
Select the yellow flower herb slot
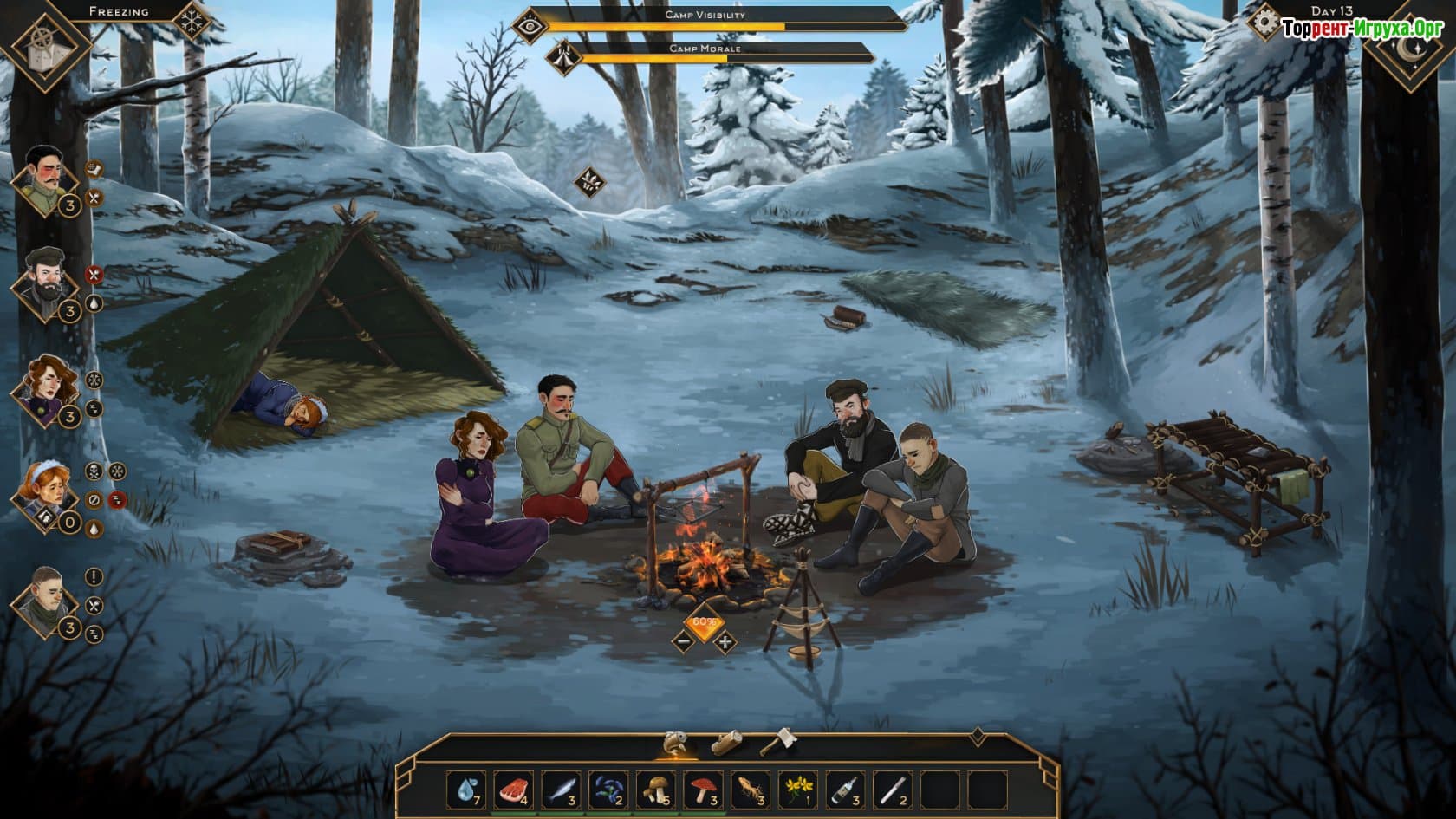(x=796, y=790)
